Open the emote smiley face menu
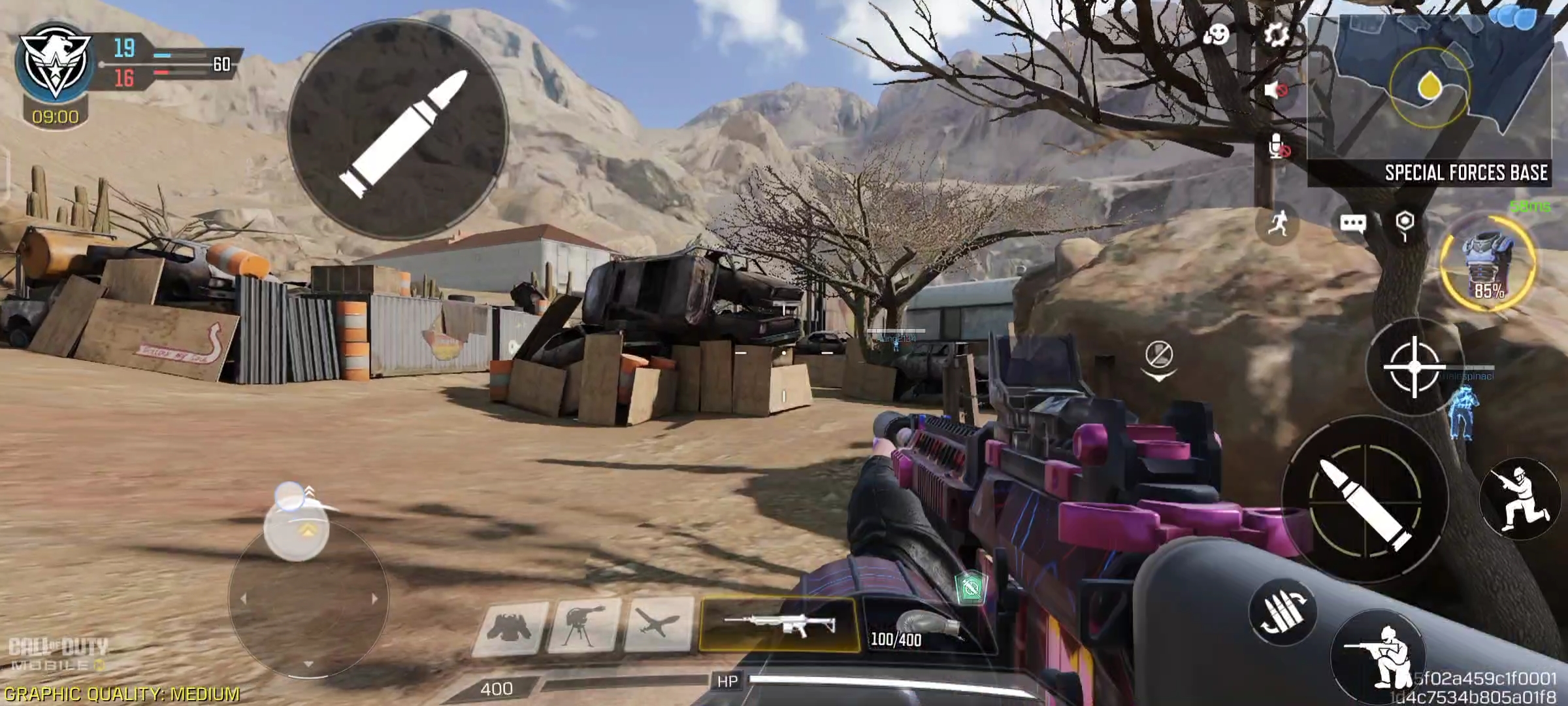 click(1217, 34)
